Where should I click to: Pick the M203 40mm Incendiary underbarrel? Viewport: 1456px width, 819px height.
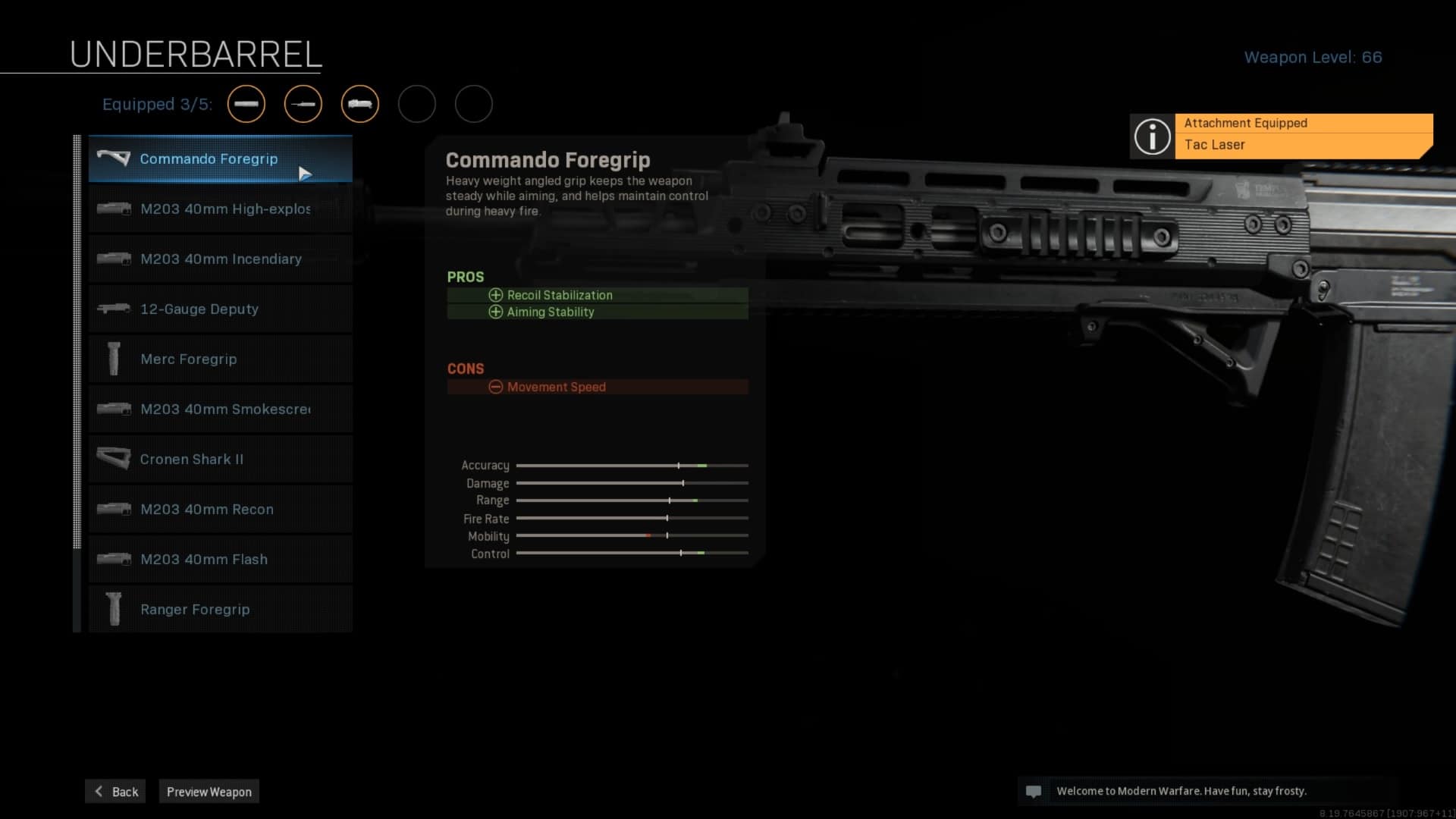click(220, 259)
